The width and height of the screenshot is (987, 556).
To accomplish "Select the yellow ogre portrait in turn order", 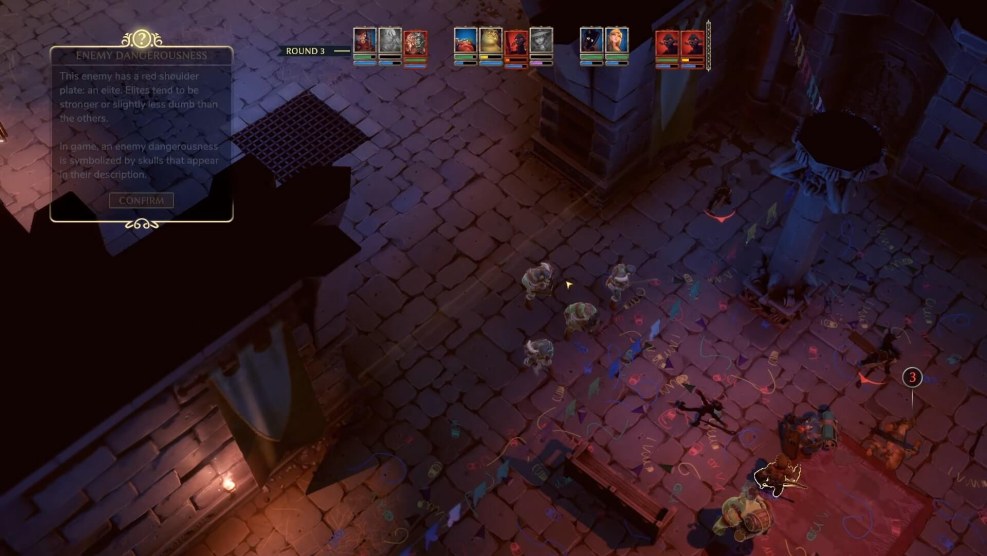I will (x=490, y=41).
